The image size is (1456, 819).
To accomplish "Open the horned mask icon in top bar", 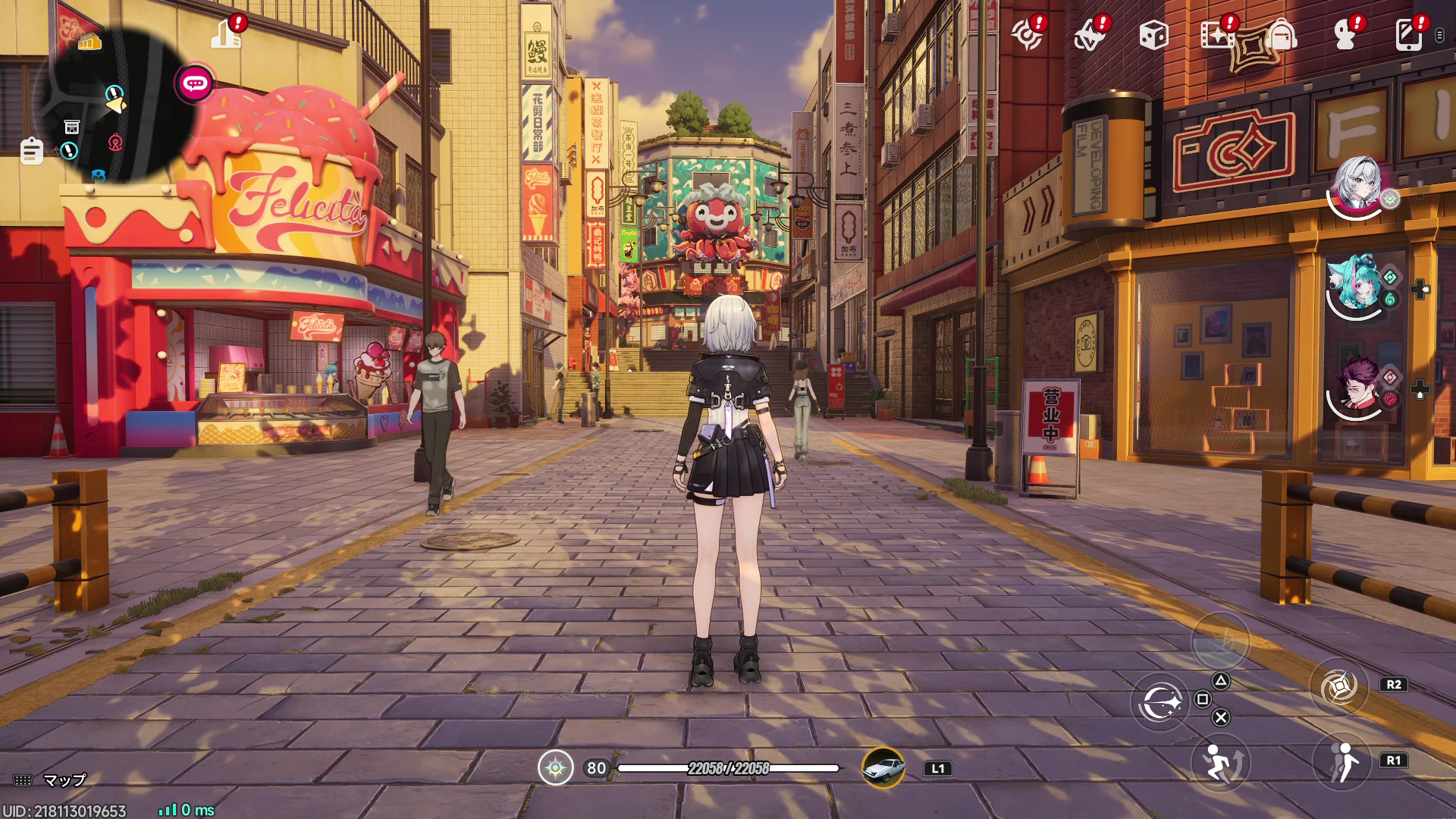I will [x=1090, y=36].
